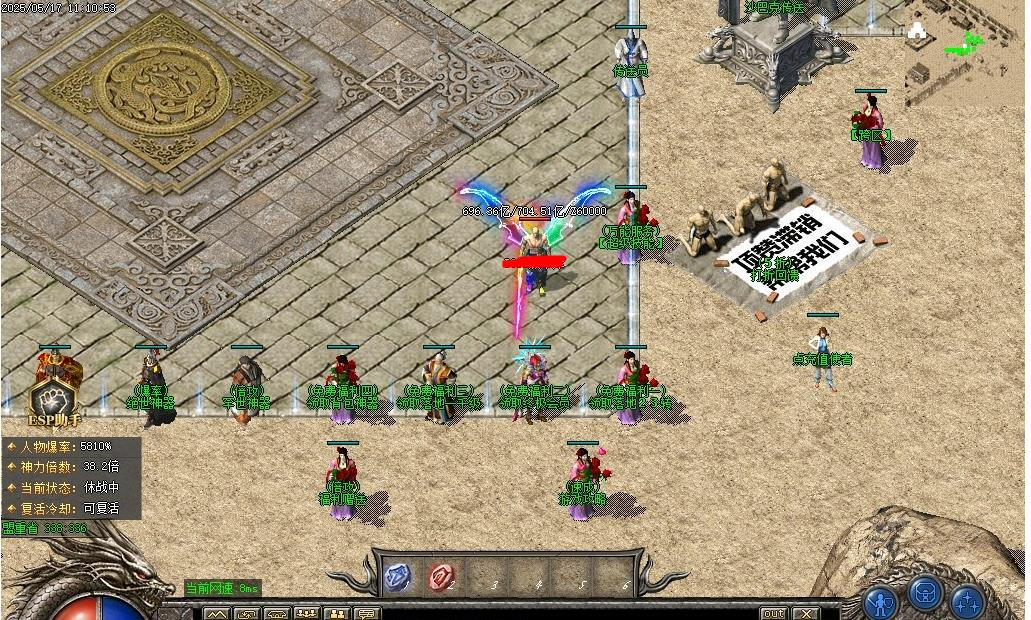Use the blue gem in hotbar slot 1

click(397, 576)
